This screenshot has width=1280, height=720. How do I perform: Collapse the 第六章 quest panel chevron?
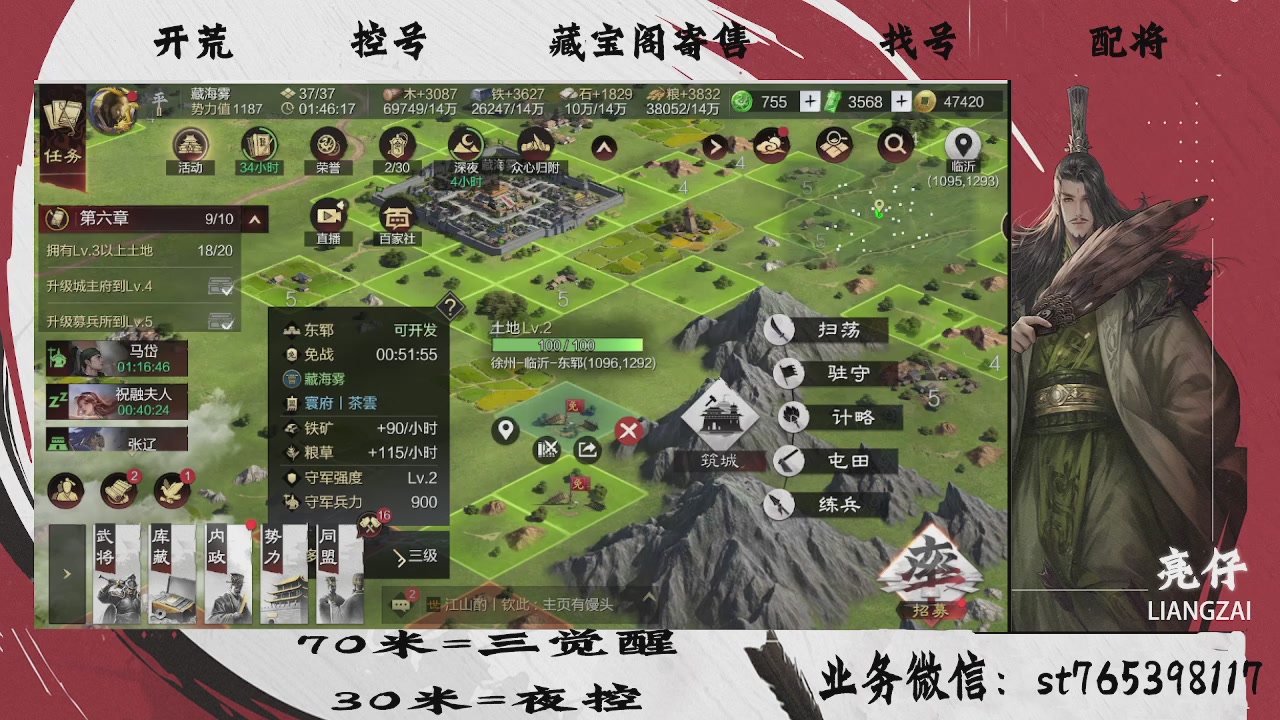point(252,219)
